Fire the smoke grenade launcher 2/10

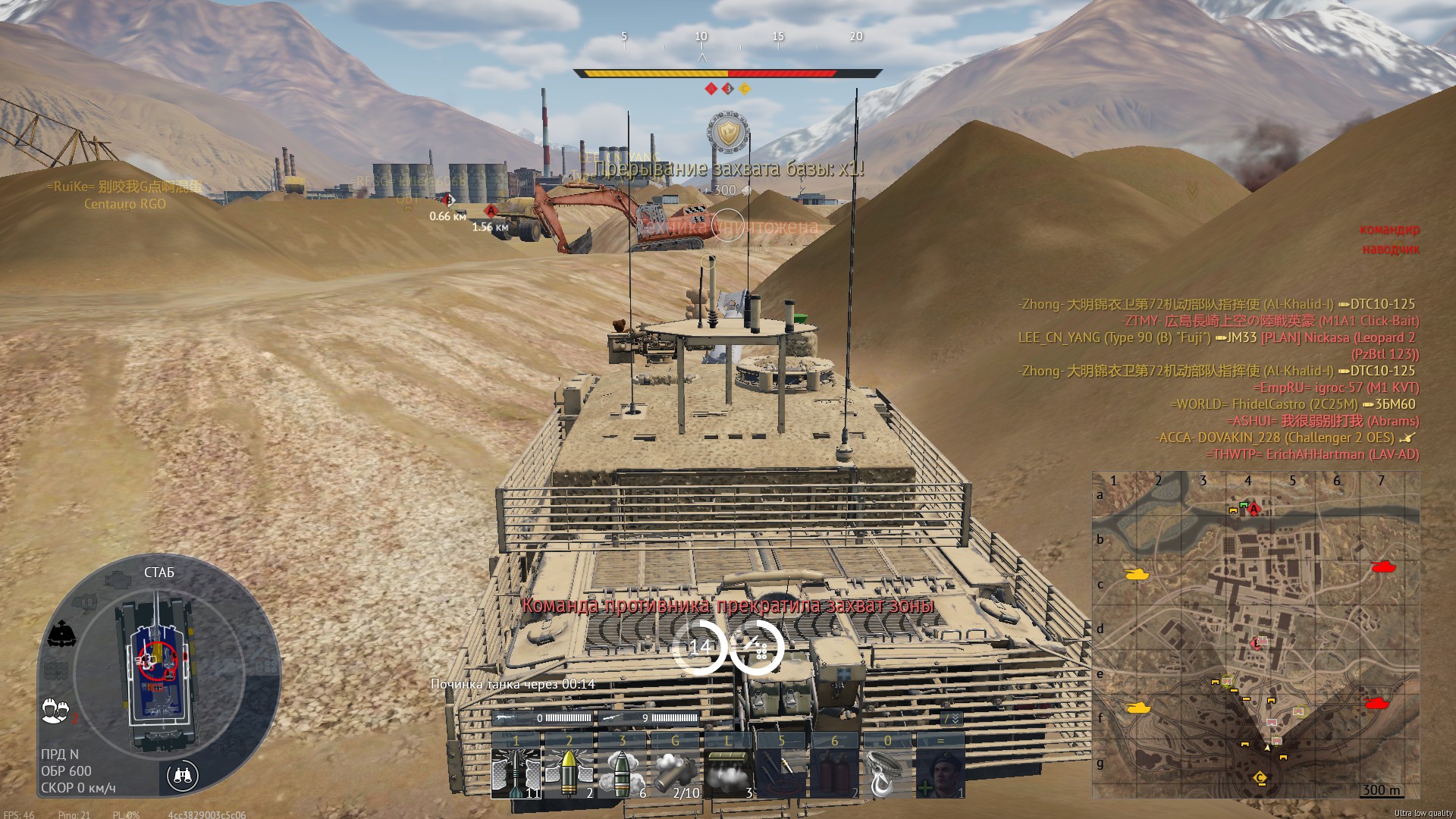[675, 772]
